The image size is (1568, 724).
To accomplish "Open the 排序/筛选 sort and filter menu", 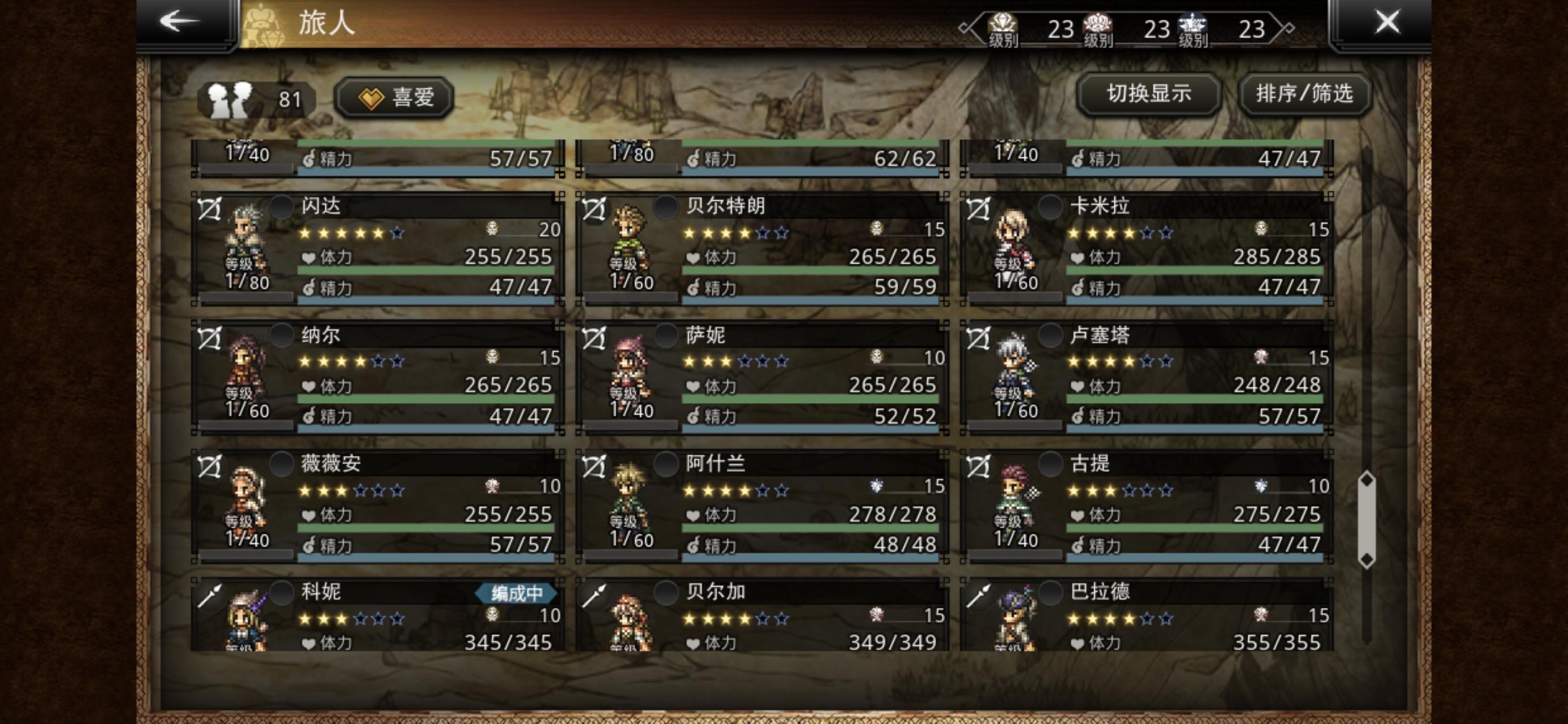I will (x=1304, y=94).
